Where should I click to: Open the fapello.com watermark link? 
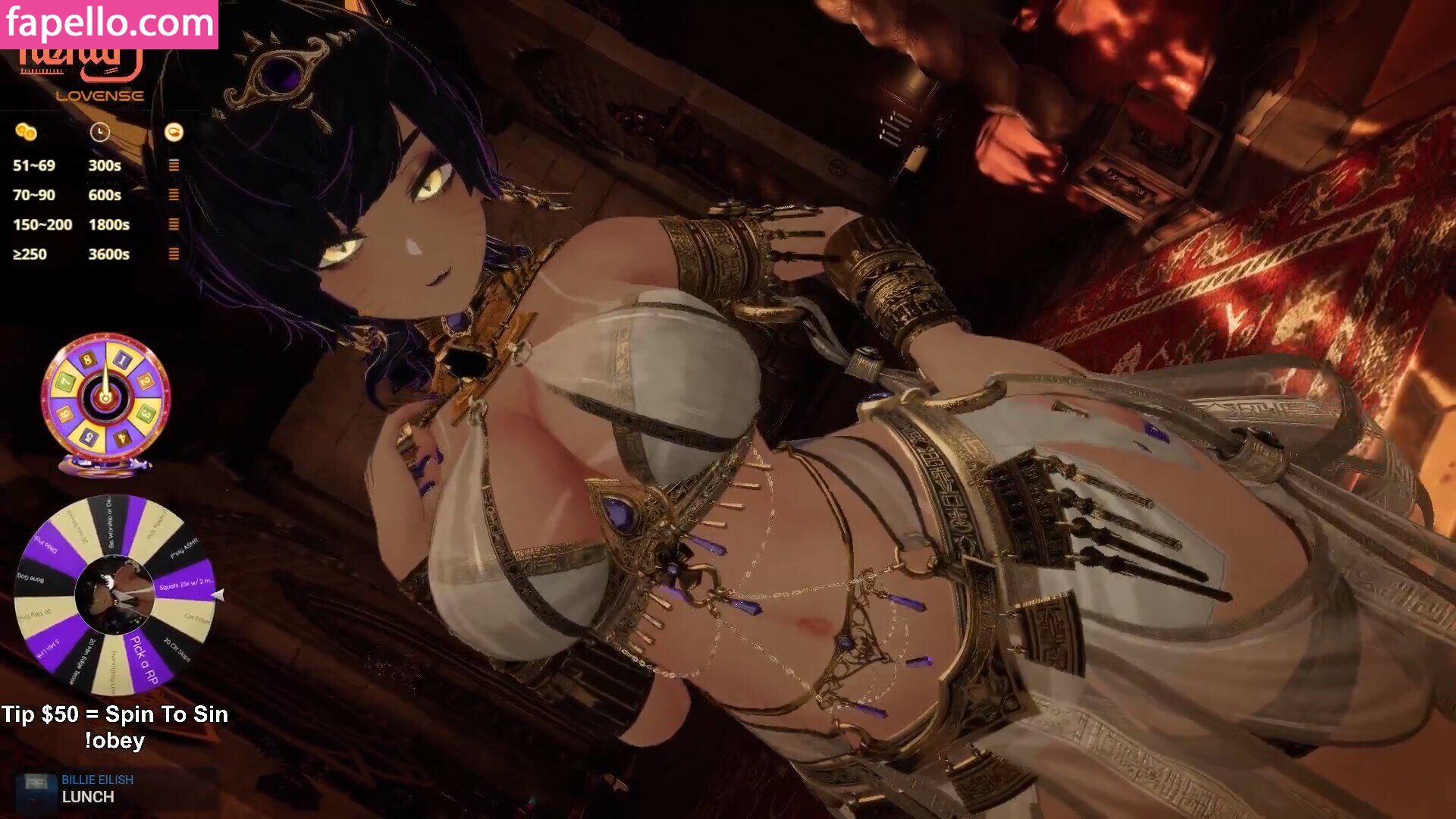pos(109,24)
